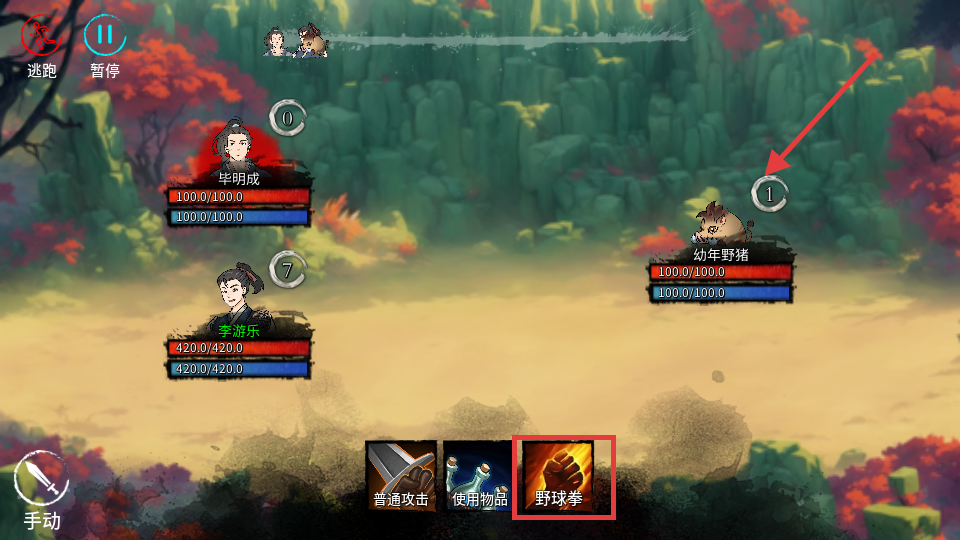Open the 使用物品 use item option
Screen dimensions: 960x540
click(x=479, y=475)
